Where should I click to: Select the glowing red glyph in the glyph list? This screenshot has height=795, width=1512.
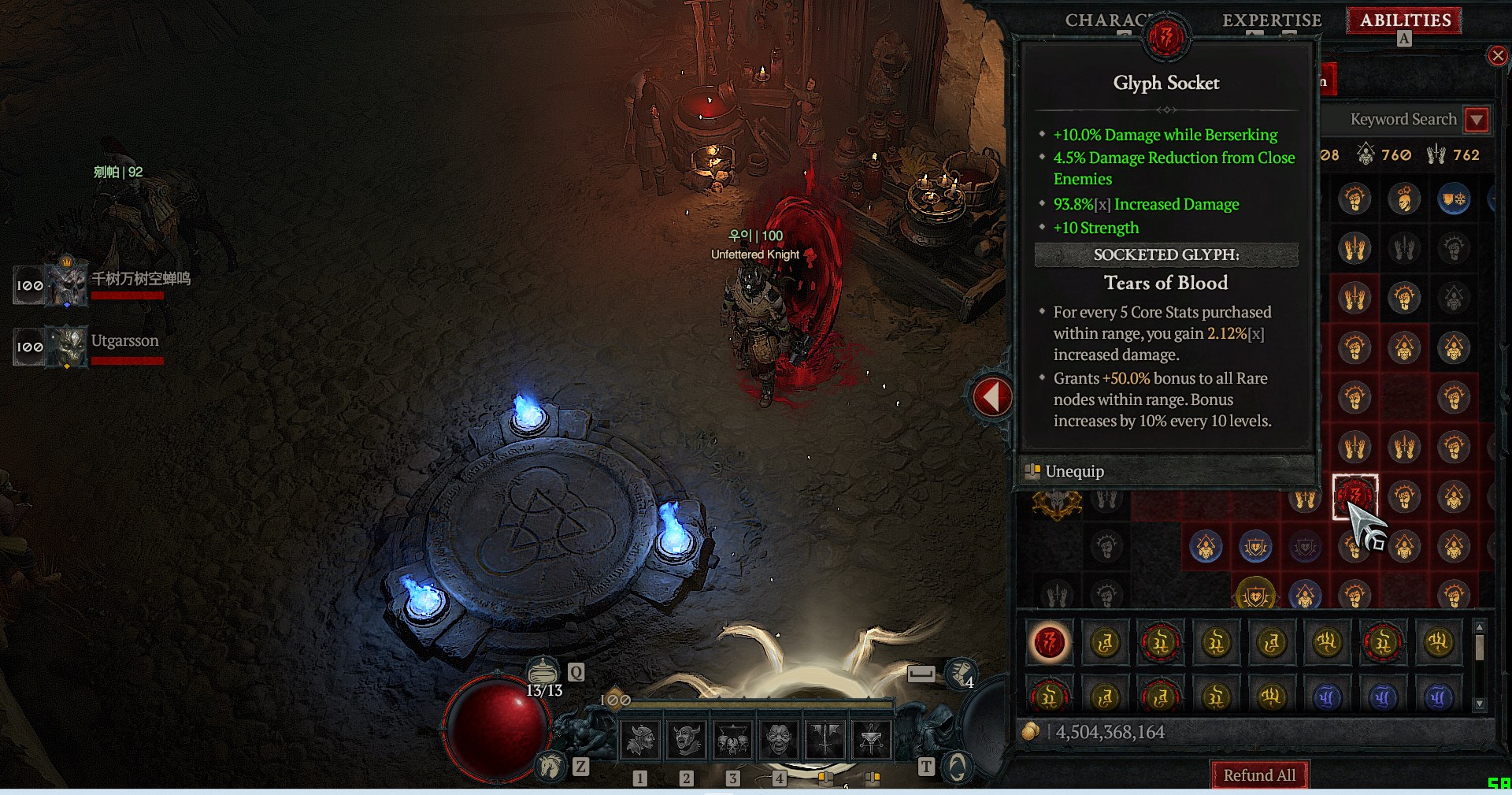(1049, 643)
